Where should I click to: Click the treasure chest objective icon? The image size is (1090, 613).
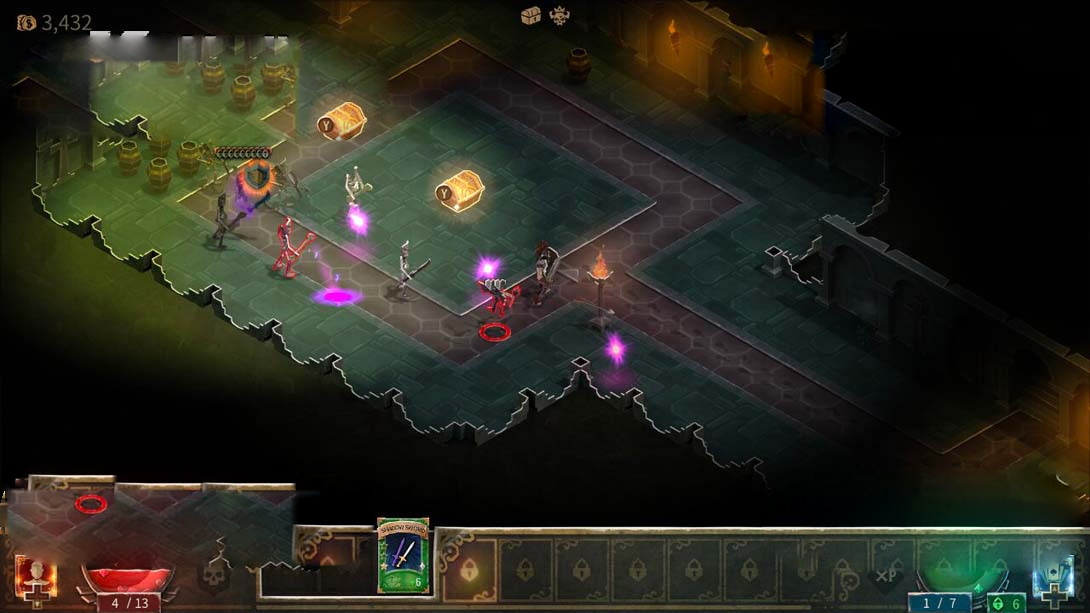click(x=531, y=15)
